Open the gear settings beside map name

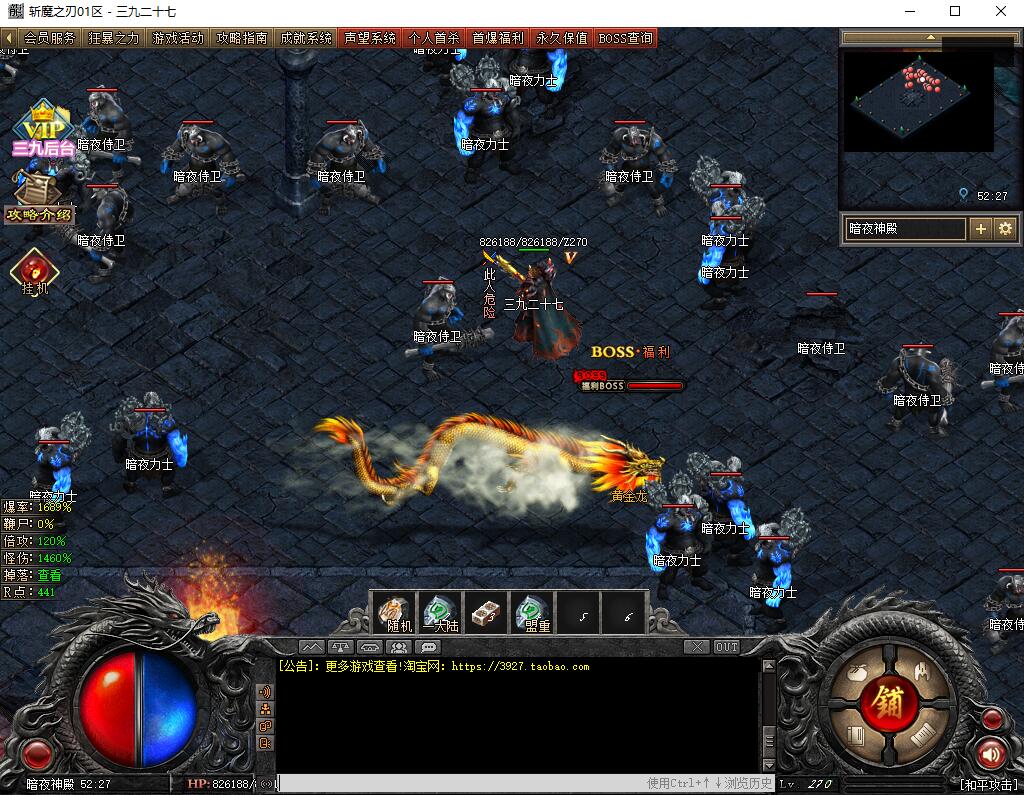tap(1005, 229)
